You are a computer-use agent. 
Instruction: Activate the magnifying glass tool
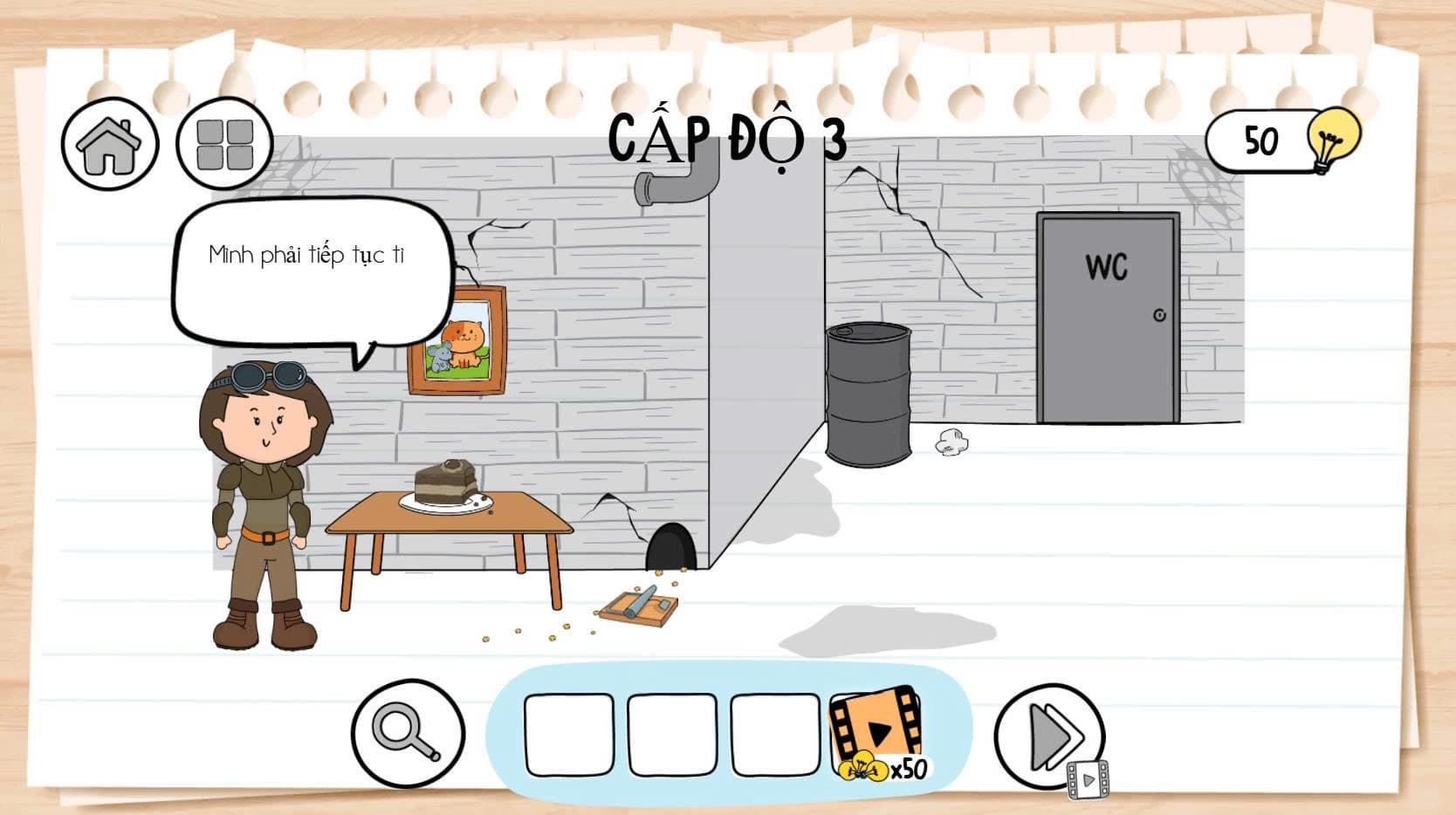tap(408, 733)
